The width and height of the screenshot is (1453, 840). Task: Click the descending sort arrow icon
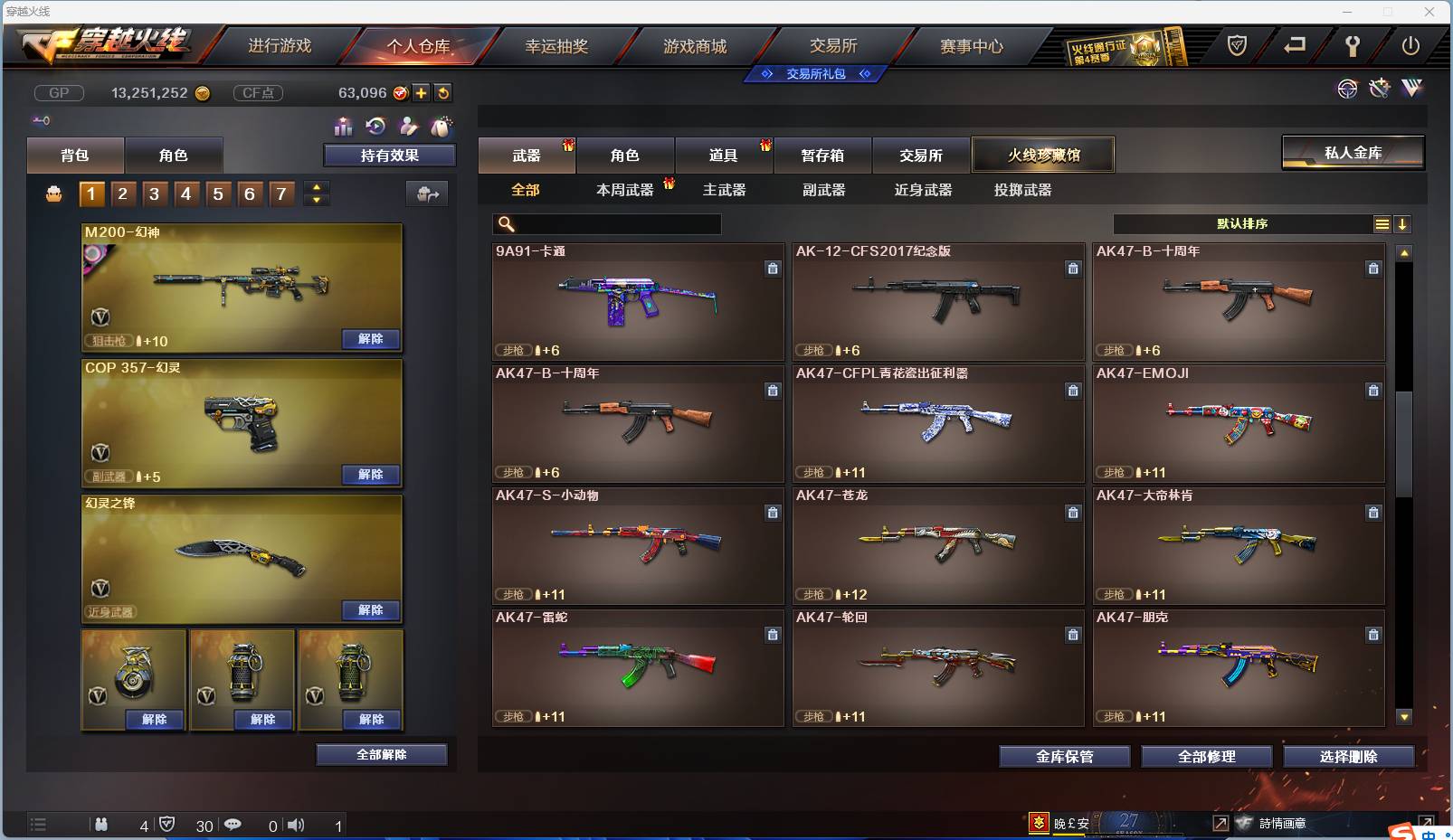point(1403,223)
